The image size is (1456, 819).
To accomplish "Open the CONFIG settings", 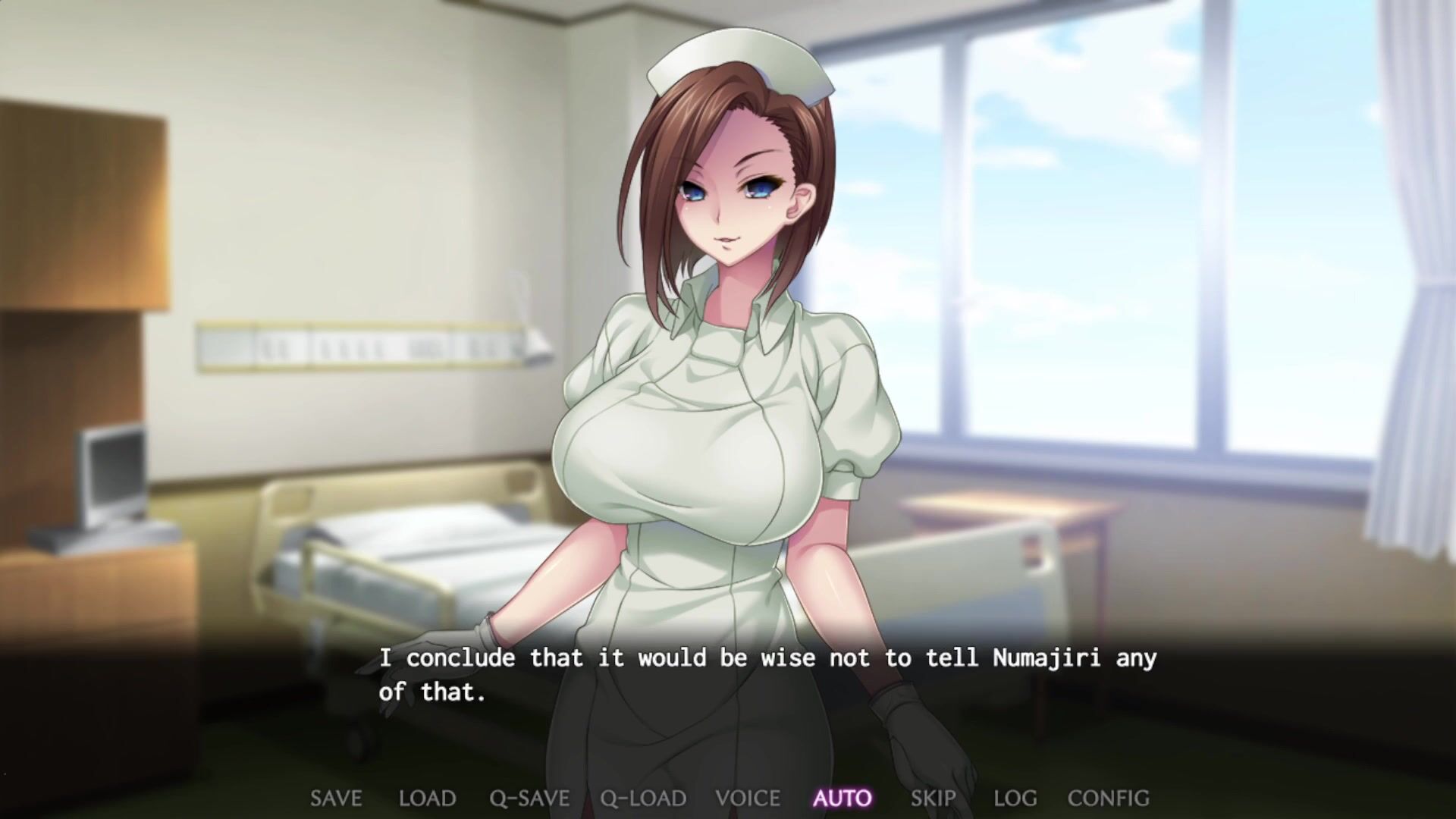I will click(x=1108, y=798).
